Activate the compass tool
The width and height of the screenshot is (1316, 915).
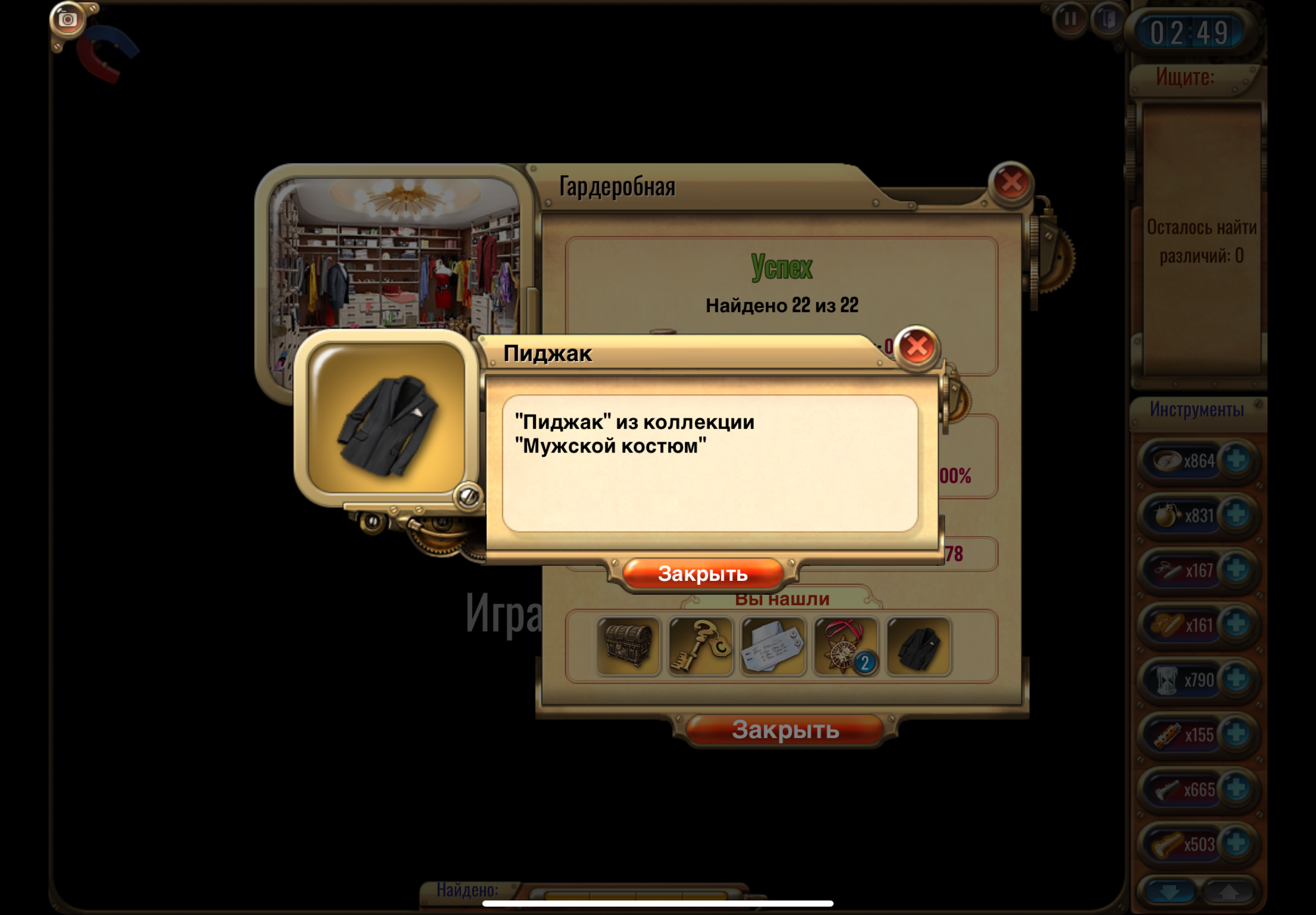coord(1167,460)
